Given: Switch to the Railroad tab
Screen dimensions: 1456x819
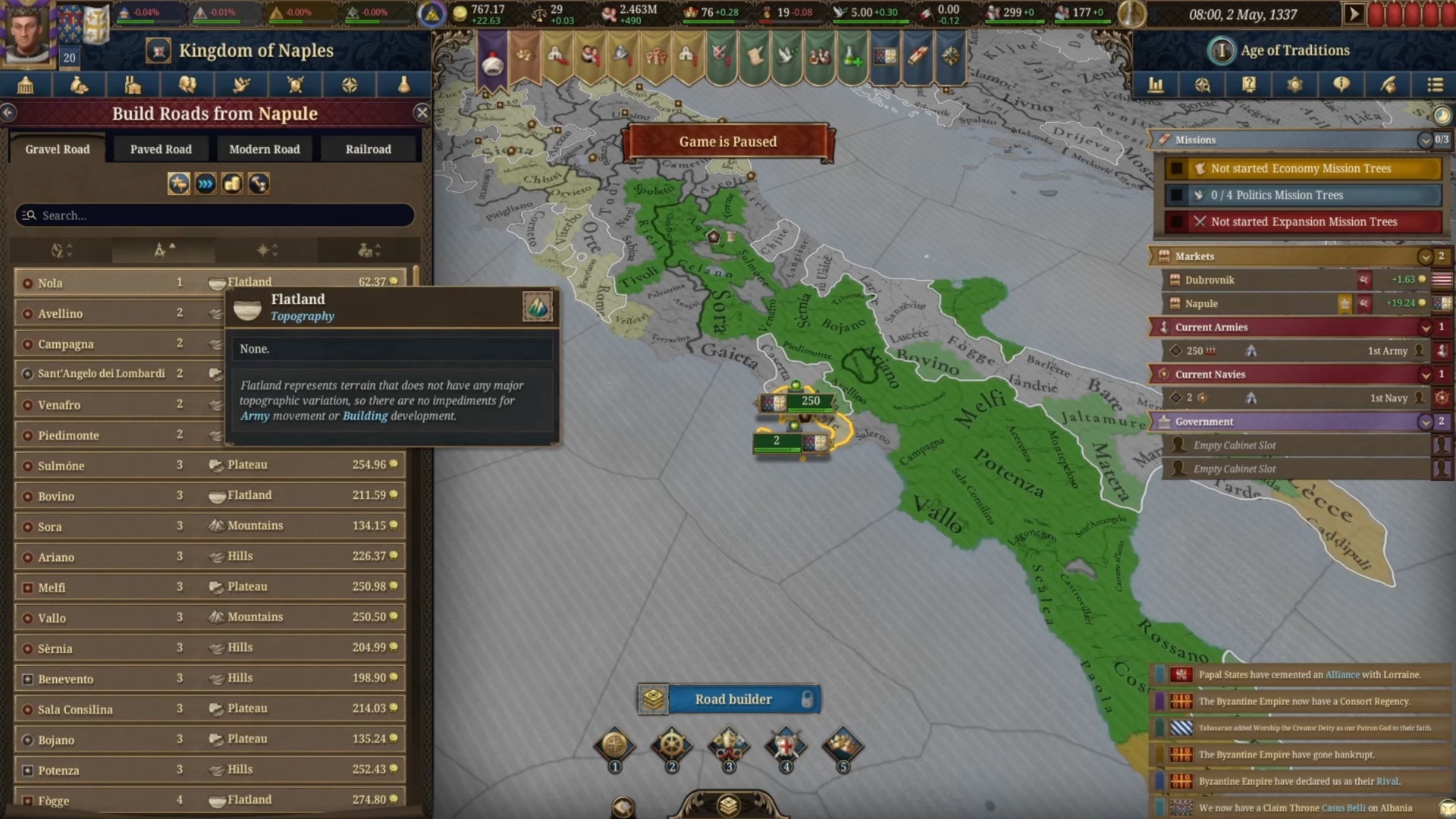Looking at the screenshot, I should [369, 149].
